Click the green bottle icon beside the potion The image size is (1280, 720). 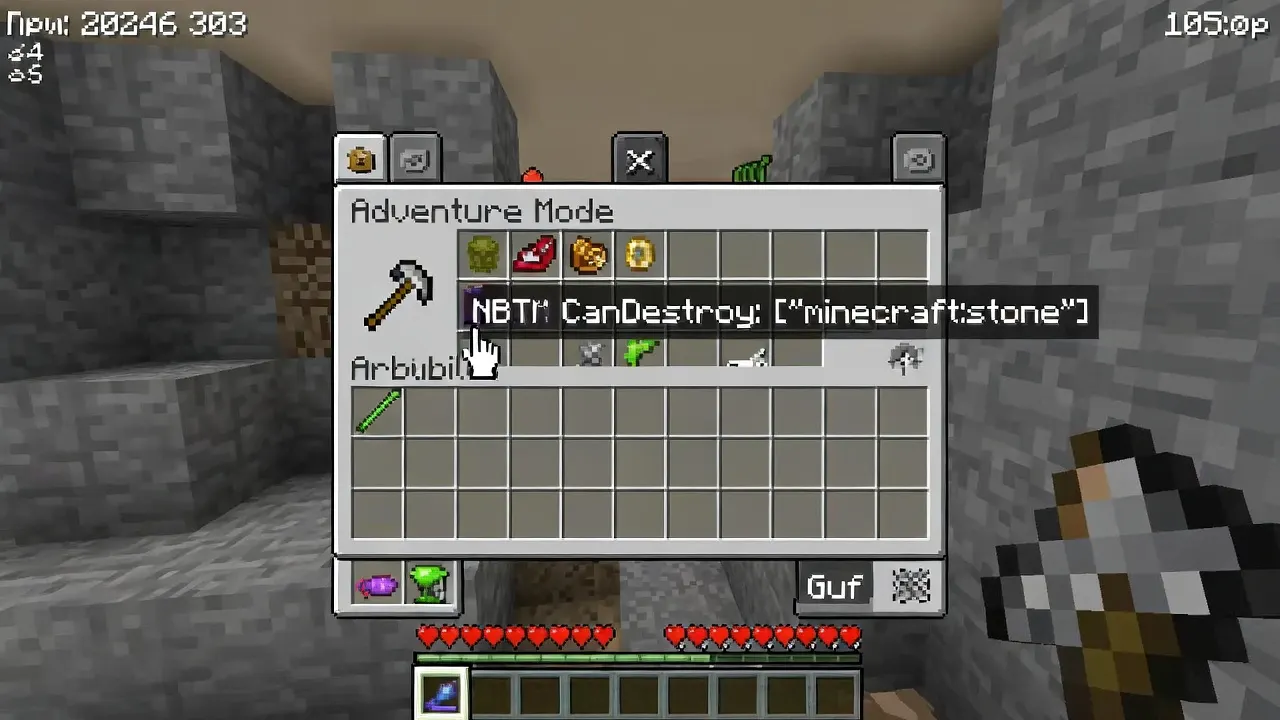pos(430,585)
